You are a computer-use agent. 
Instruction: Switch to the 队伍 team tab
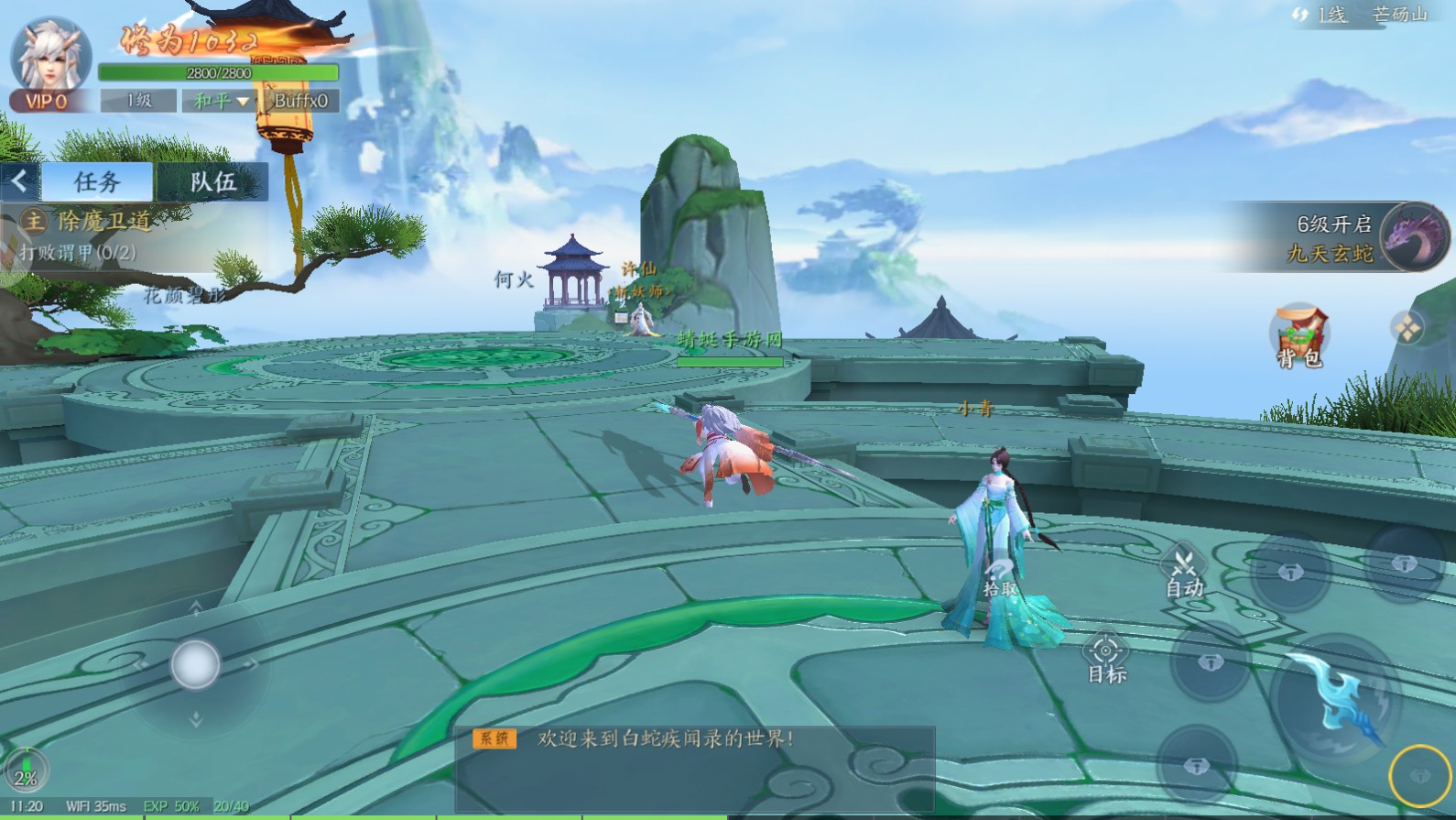212,182
